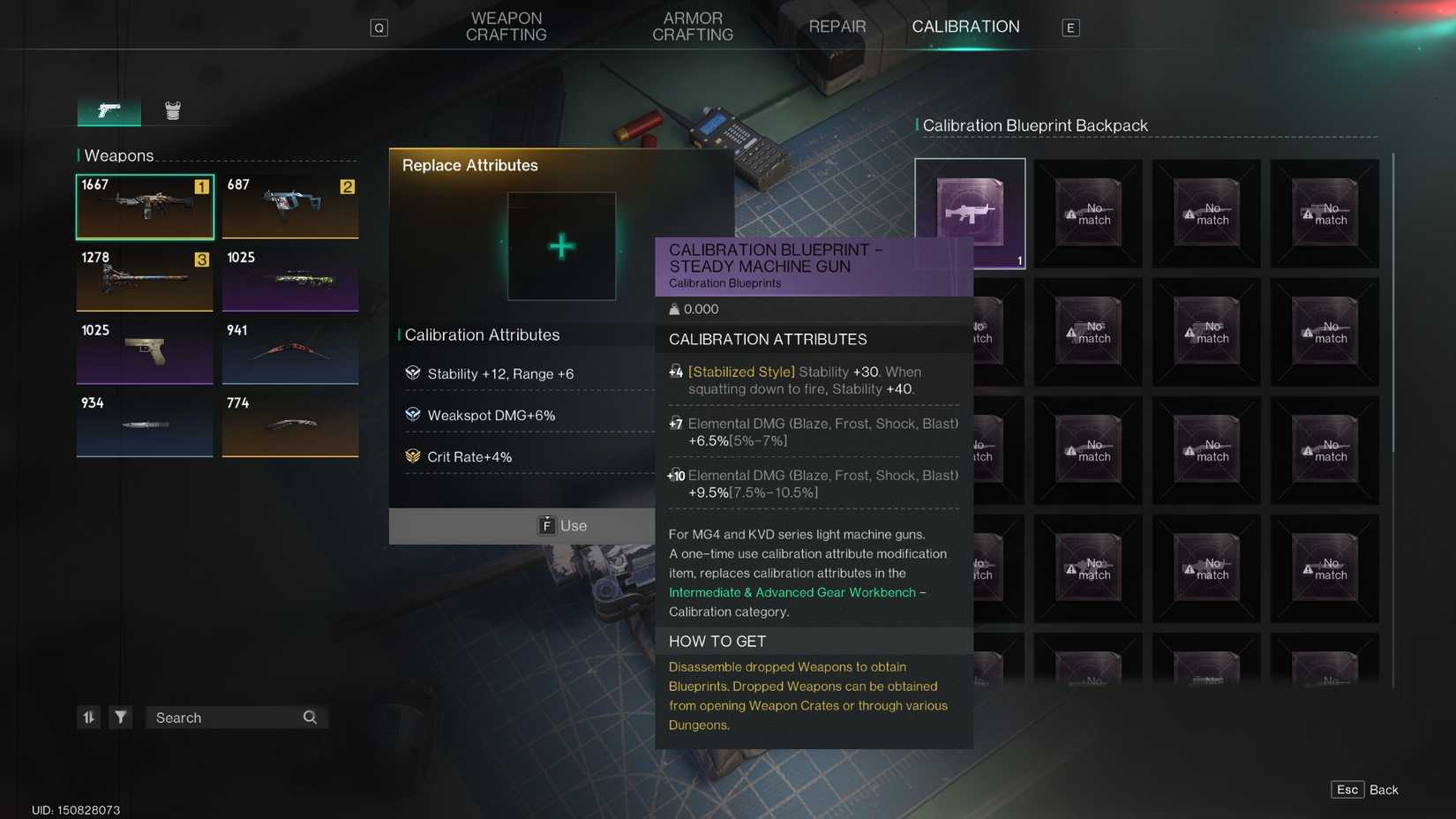The height and width of the screenshot is (819, 1456).
Task: Switch to the armor vest icon tab
Action: 173,109
